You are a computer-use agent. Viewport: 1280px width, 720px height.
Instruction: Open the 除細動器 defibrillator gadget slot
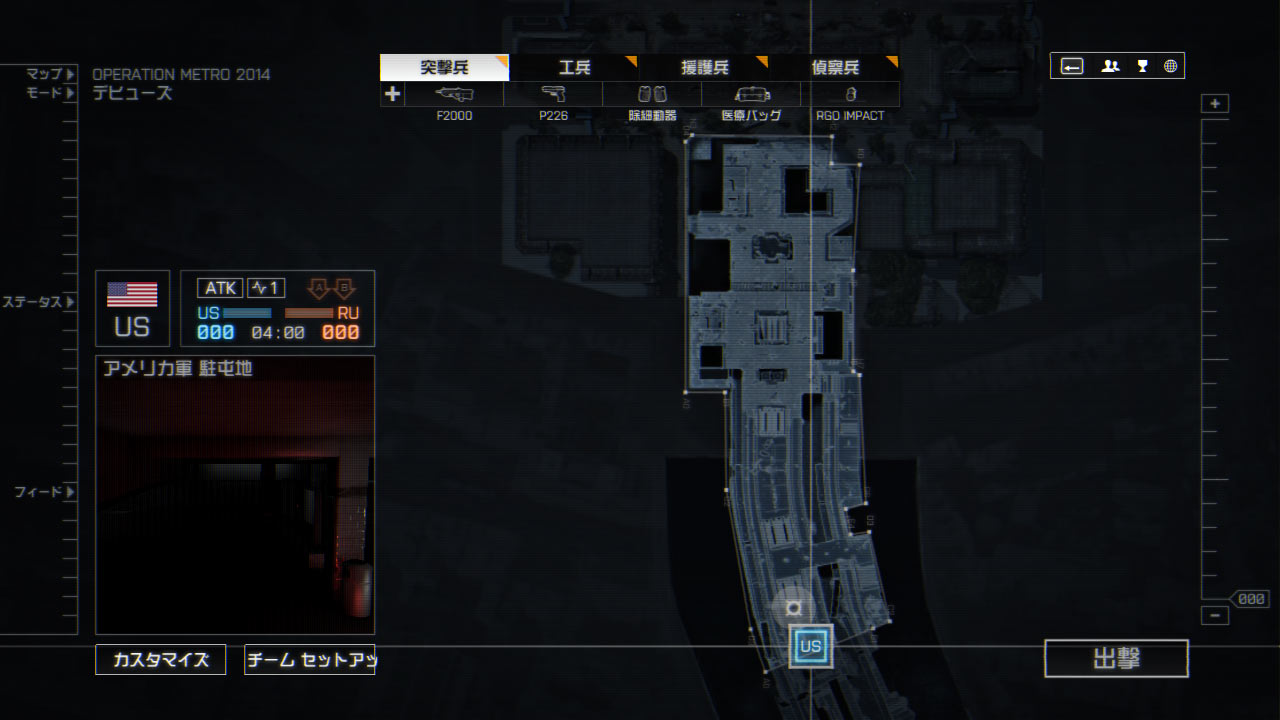[652, 94]
